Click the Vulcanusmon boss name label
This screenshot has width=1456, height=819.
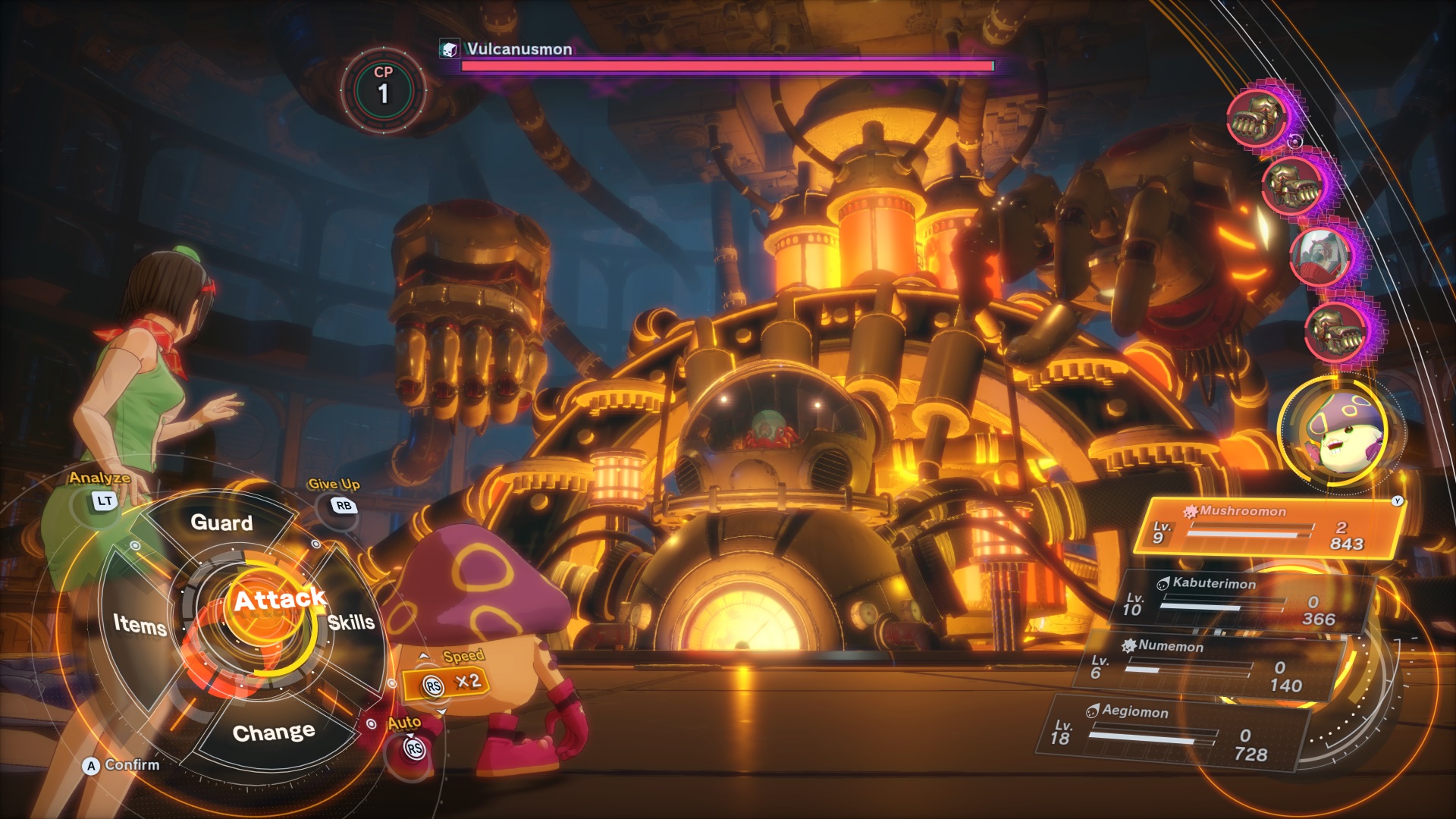pyautogui.click(x=519, y=49)
